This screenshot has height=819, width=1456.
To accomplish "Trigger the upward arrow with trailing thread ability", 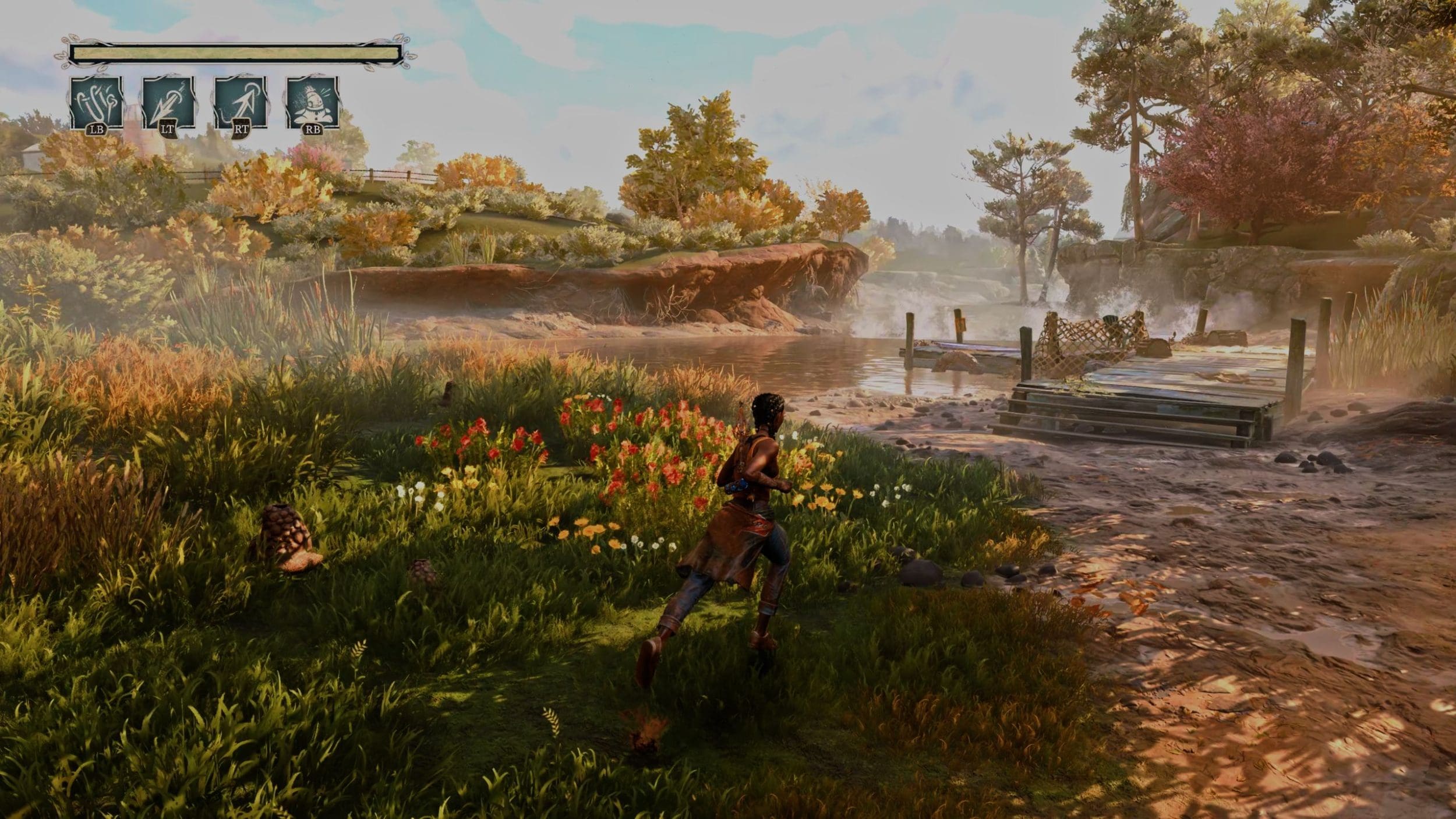I will click(241, 103).
